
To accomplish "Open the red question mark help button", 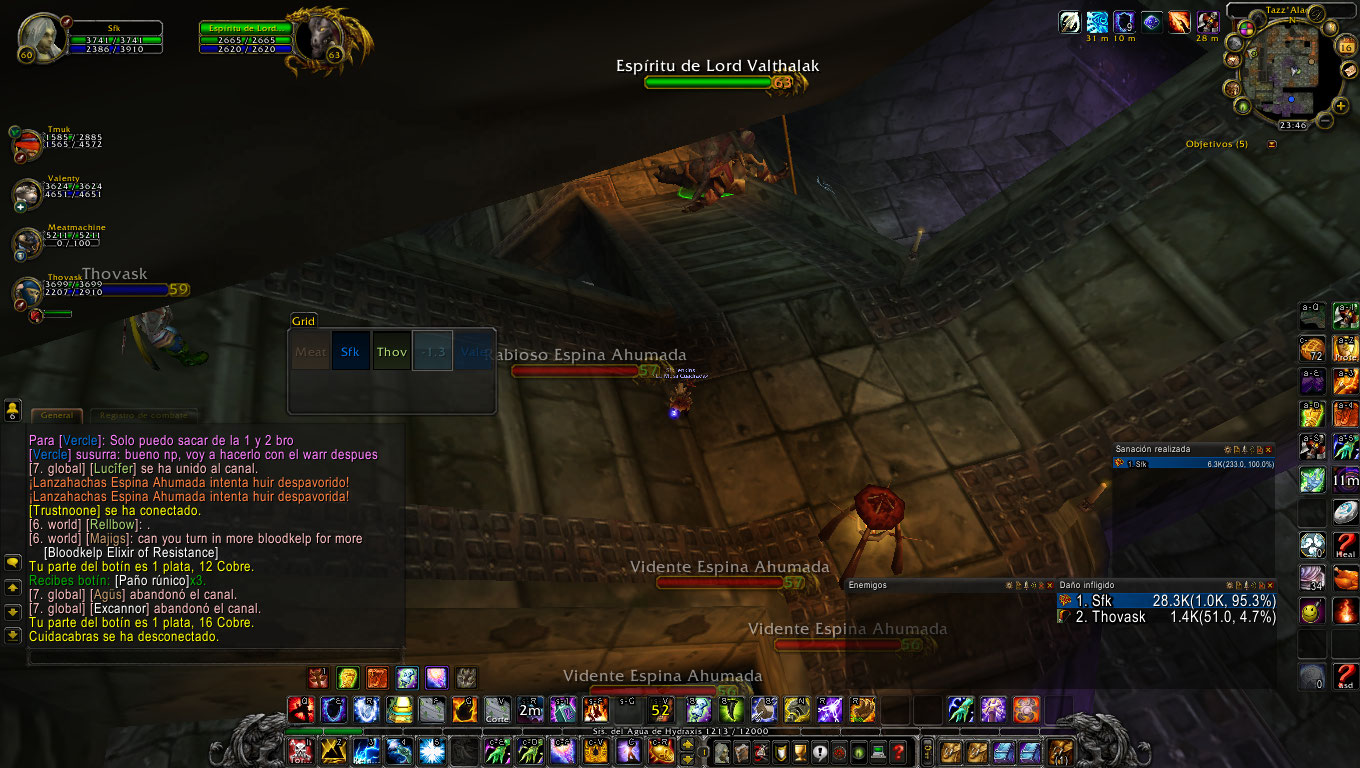I will (898, 752).
